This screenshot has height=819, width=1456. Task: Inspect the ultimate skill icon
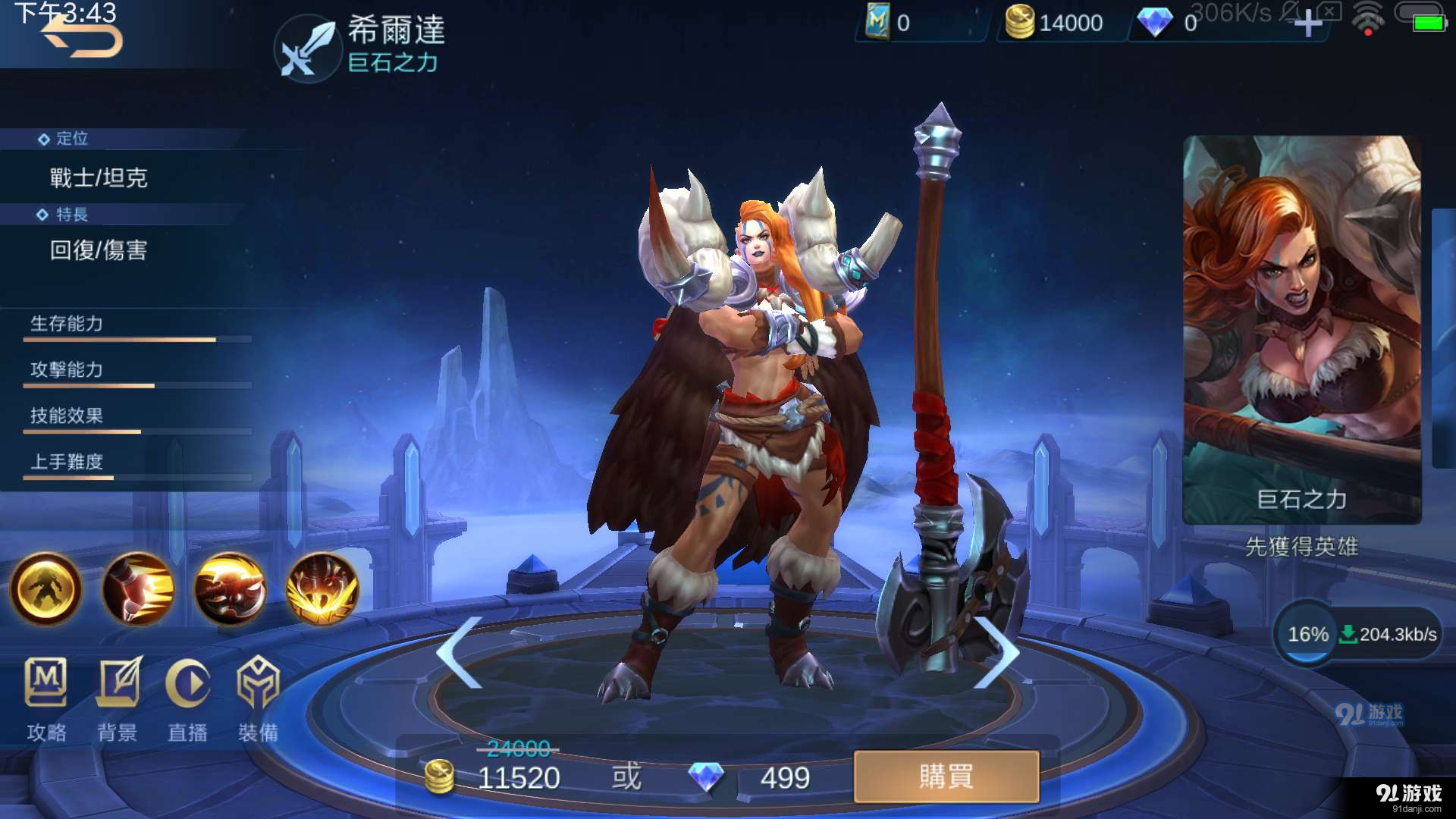(x=322, y=590)
